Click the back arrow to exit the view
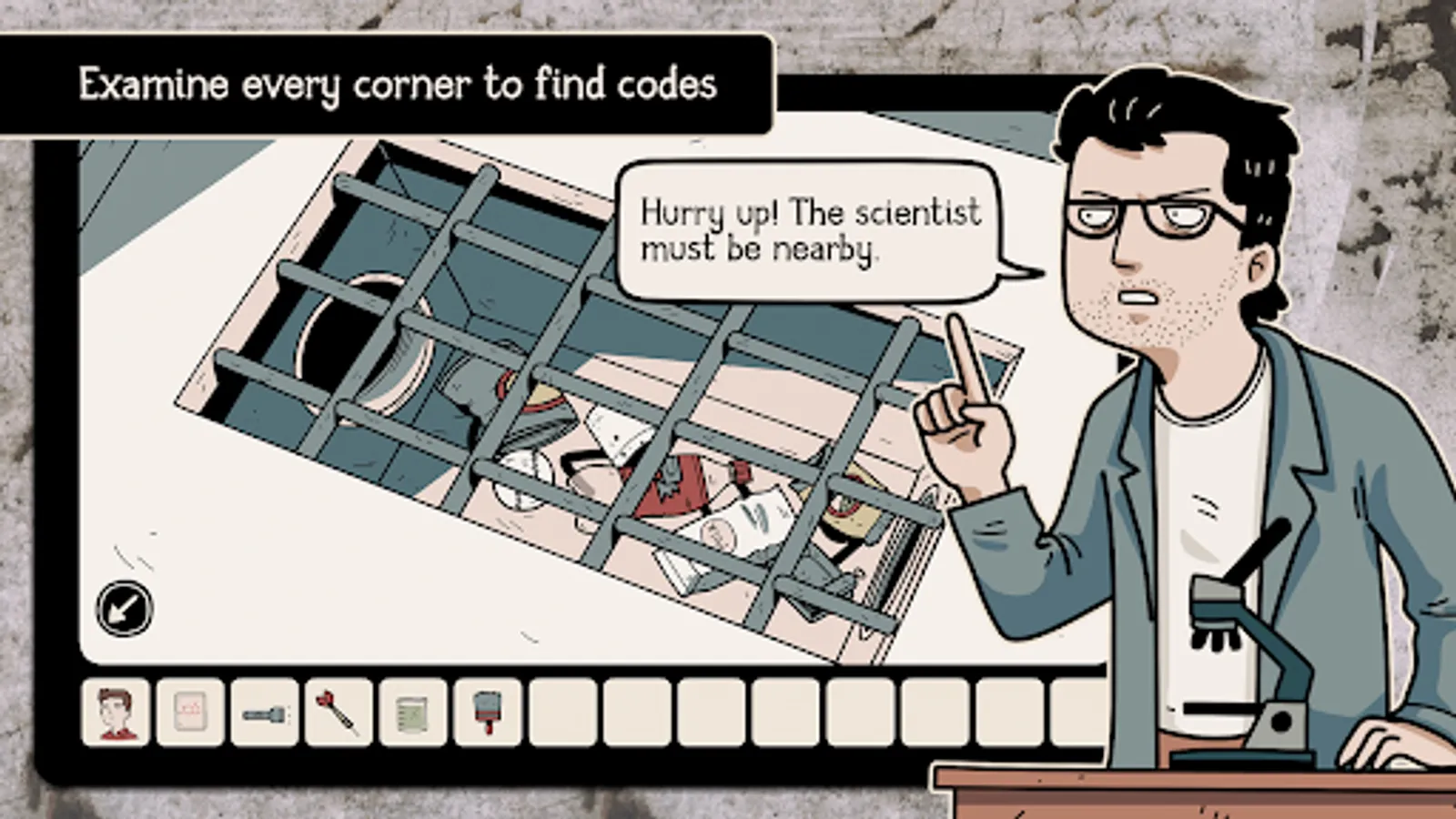The height and width of the screenshot is (819, 1456). tap(123, 607)
